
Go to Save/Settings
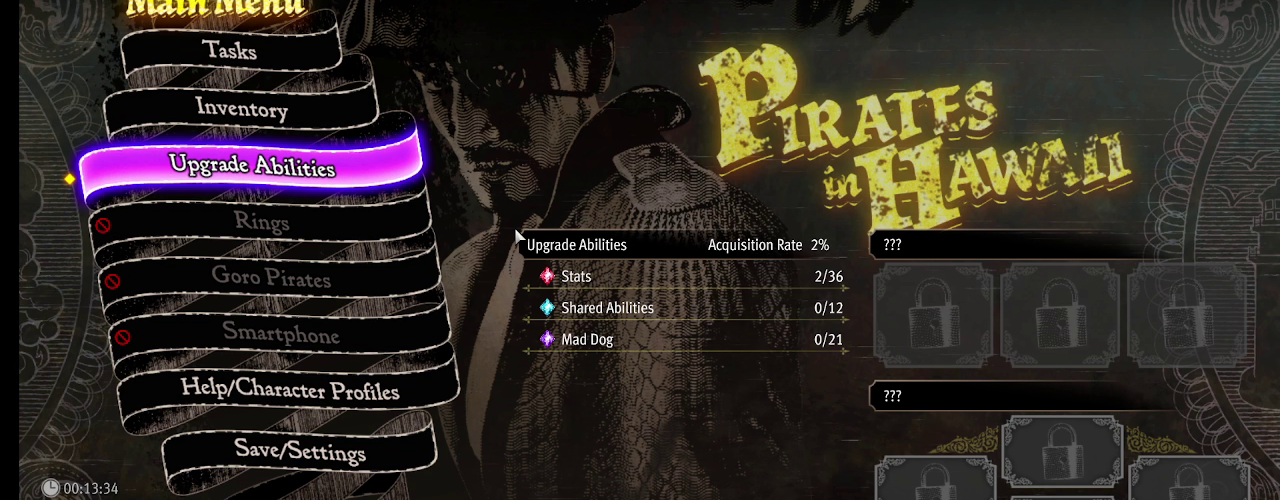click(300, 450)
